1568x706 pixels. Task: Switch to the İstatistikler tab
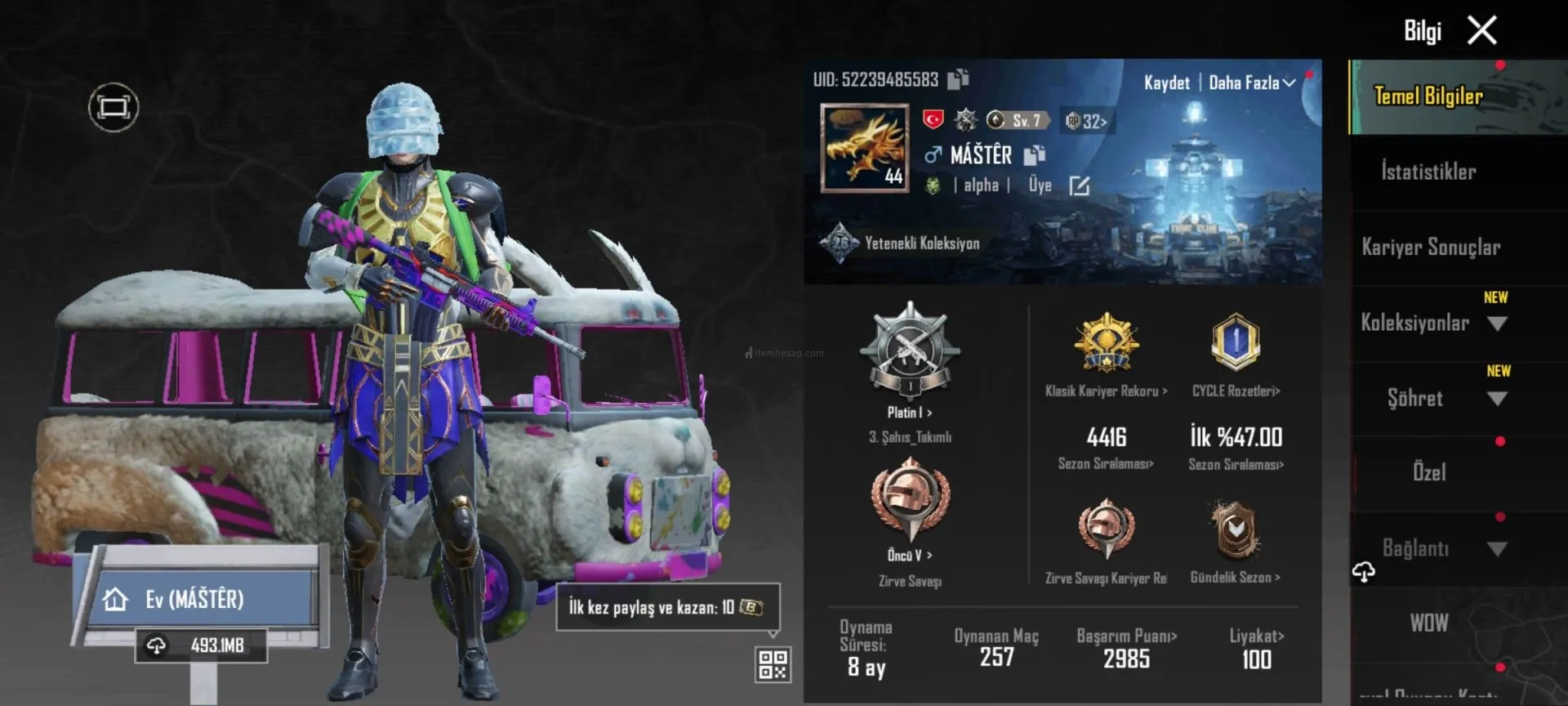(x=1428, y=172)
